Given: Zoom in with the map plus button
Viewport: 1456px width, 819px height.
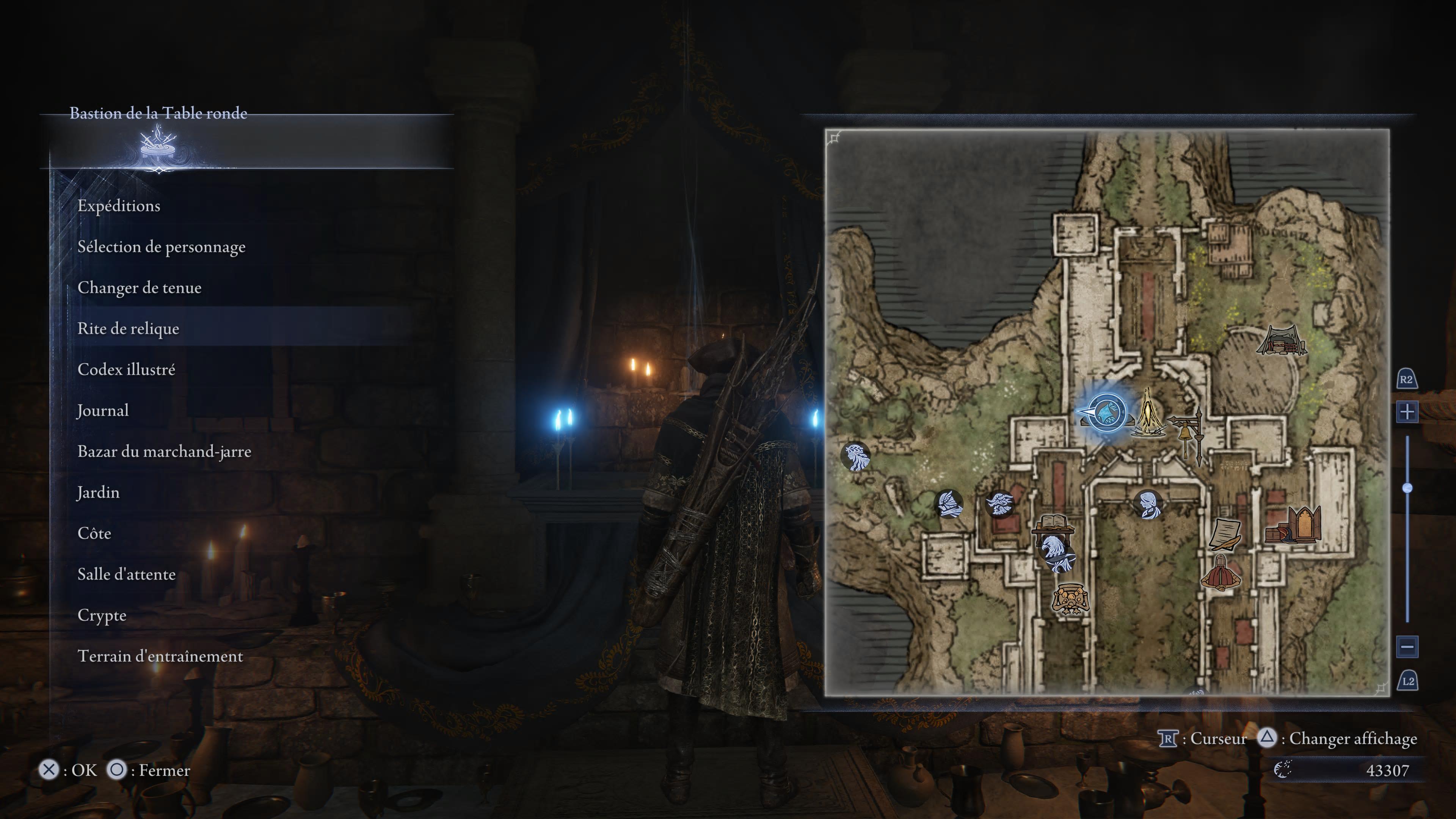Looking at the screenshot, I should coord(1407,411).
